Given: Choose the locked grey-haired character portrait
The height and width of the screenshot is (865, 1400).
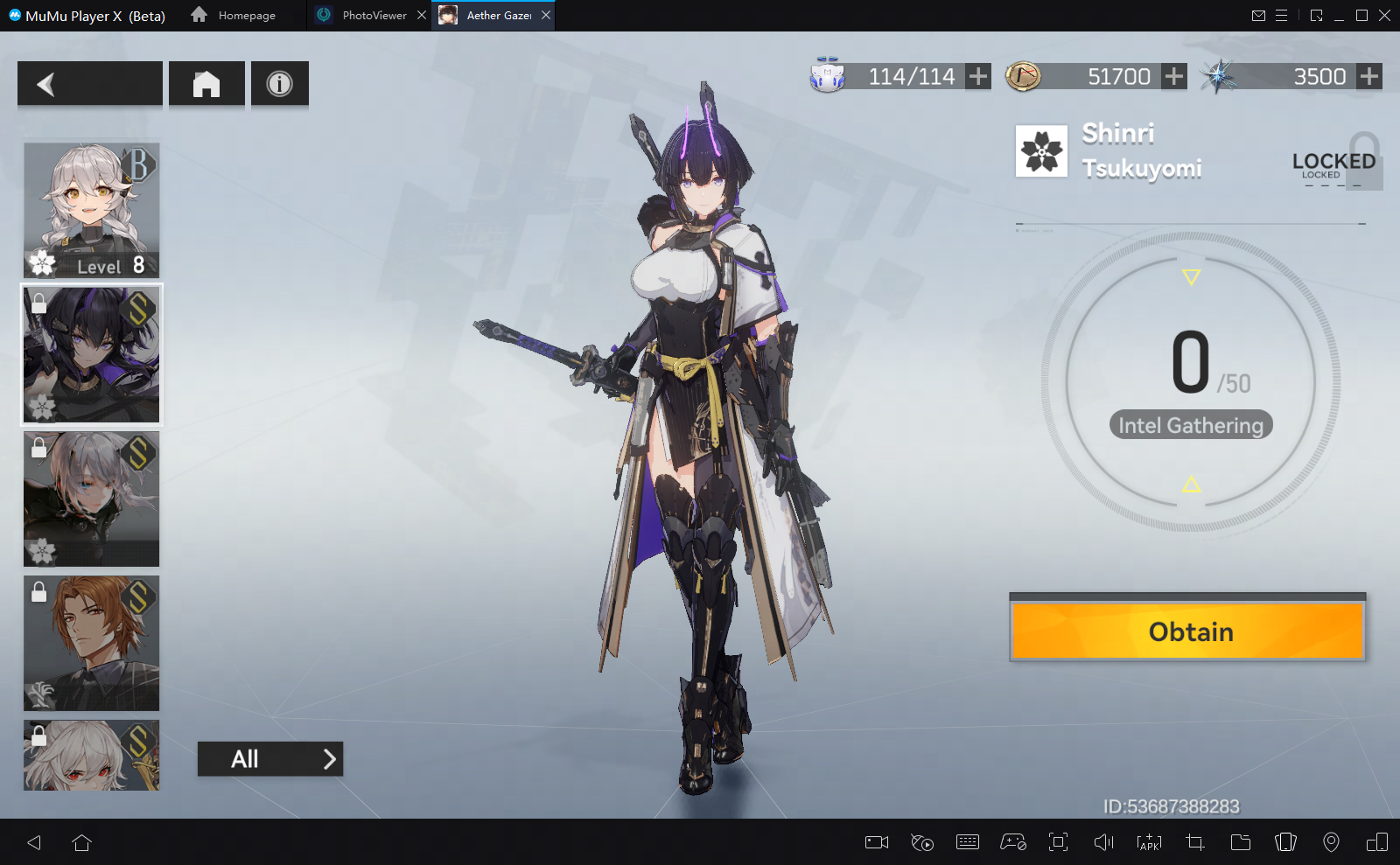Looking at the screenshot, I should point(92,499).
